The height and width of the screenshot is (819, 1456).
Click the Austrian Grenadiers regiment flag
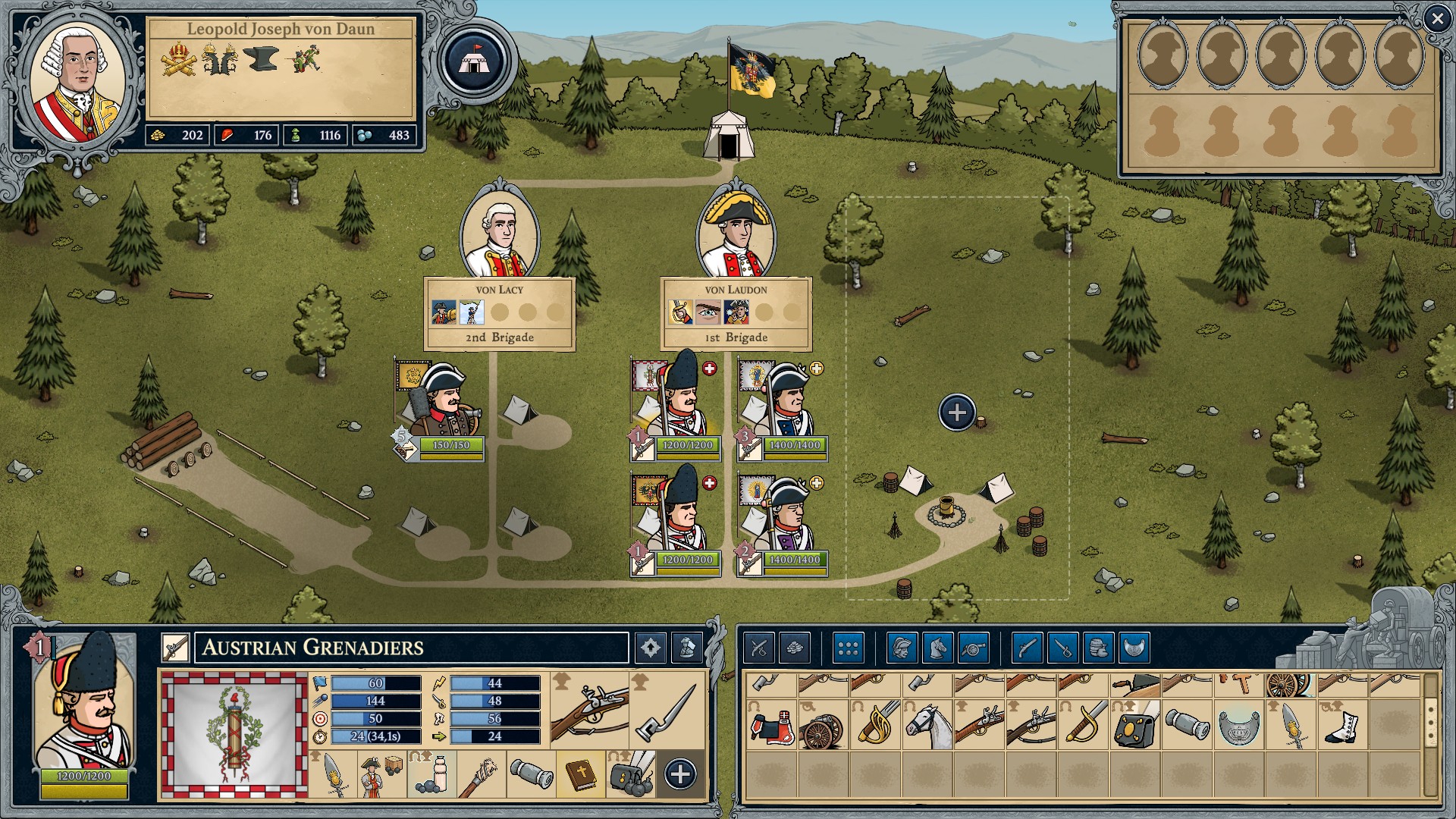click(x=234, y=734)
